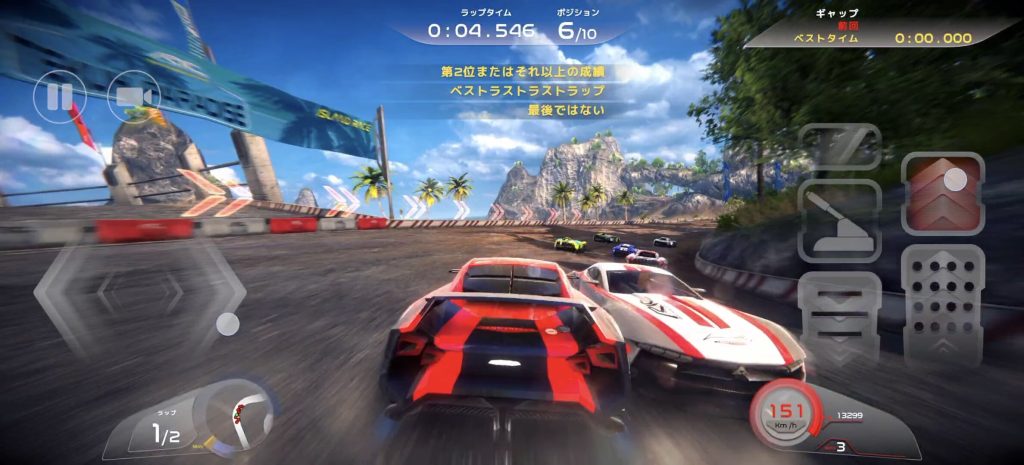Pull the handbrake button
The height and width of the screenshot is (465, 1024).
click(839, 222)
